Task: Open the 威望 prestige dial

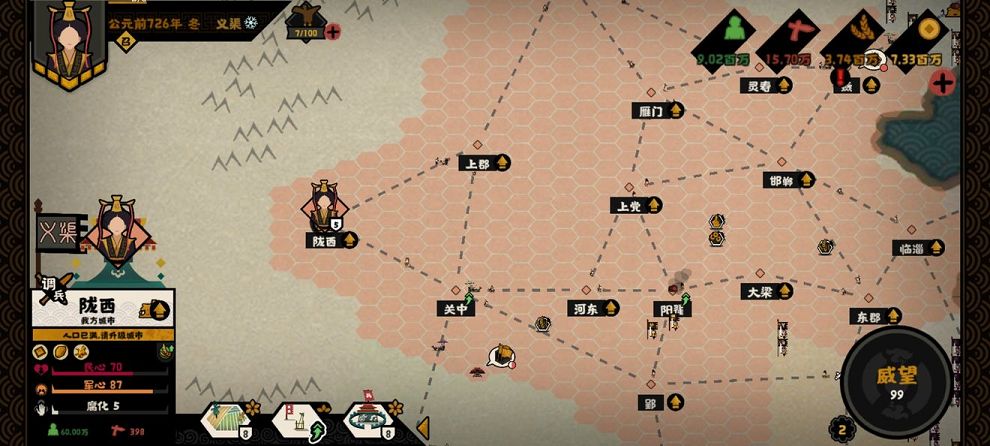Action: (x=896, y=380)
